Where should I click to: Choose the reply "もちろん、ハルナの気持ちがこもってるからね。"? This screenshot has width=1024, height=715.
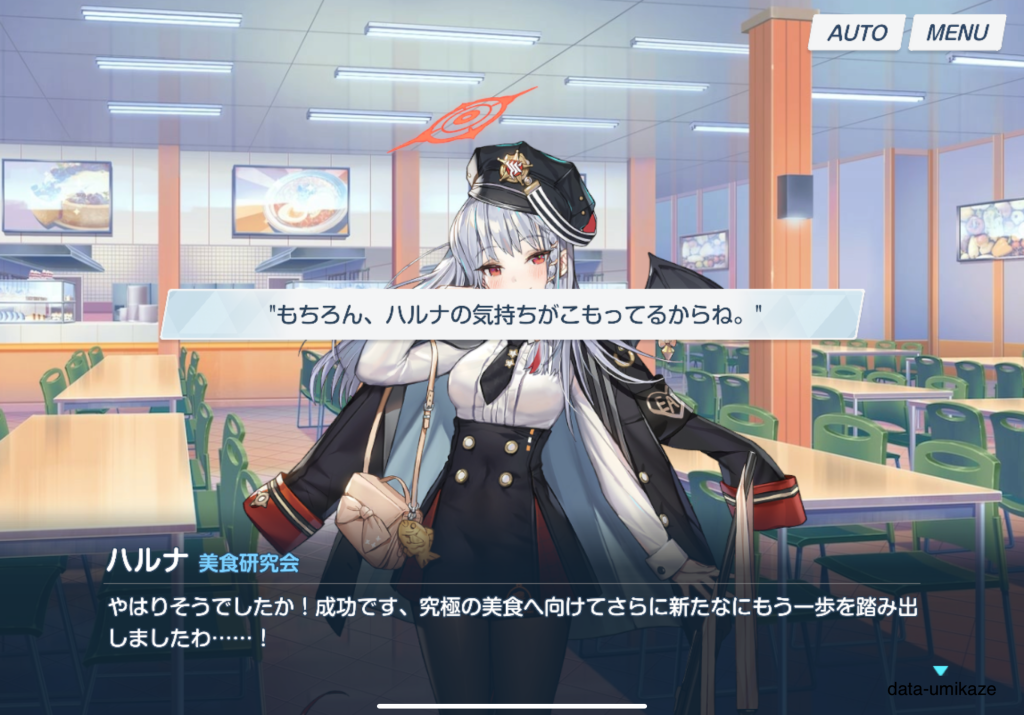(x=512, y=314)
